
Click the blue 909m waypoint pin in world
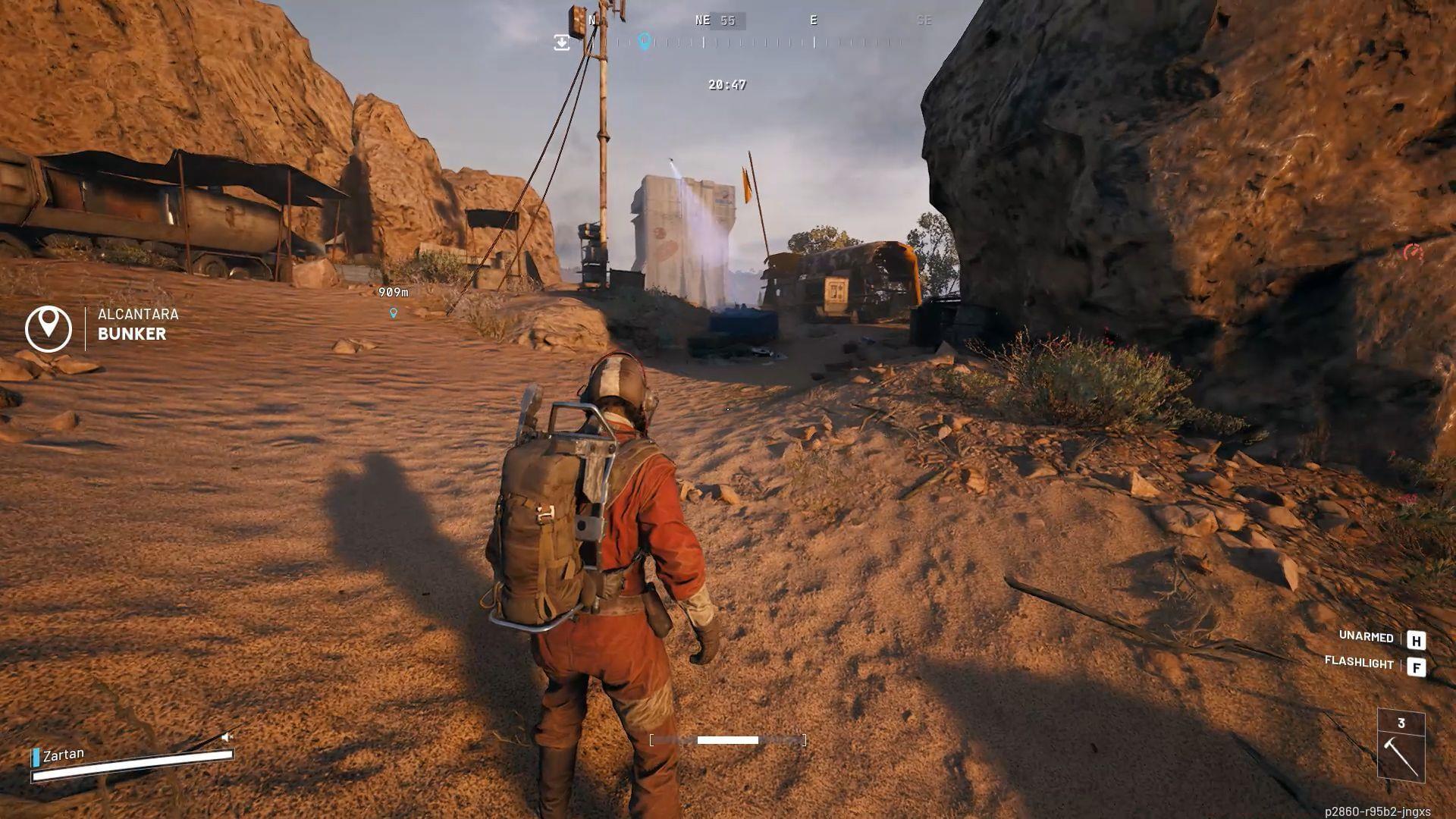coord(393,313)
